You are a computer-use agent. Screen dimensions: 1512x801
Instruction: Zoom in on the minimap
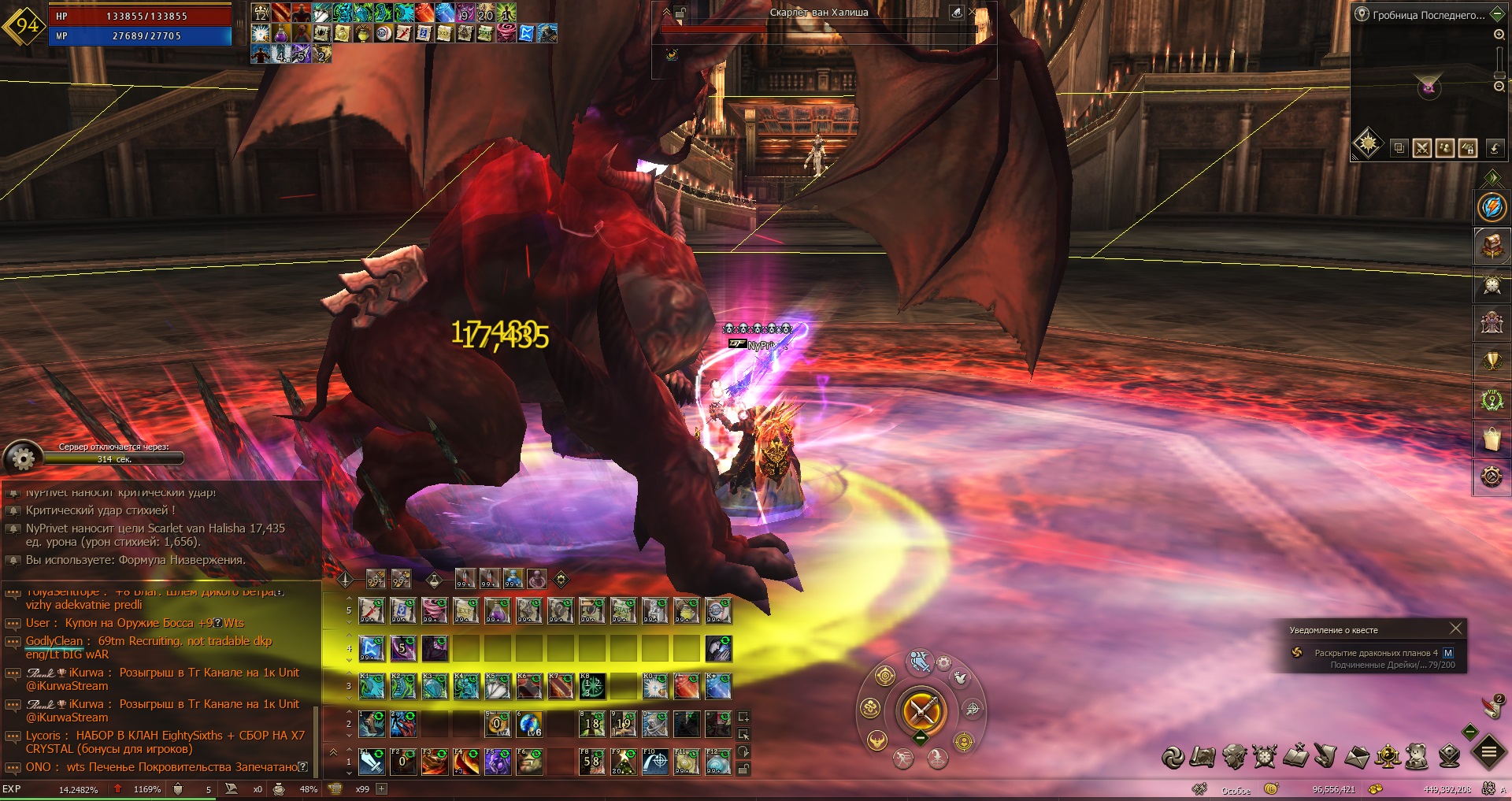click(1499, 35)
